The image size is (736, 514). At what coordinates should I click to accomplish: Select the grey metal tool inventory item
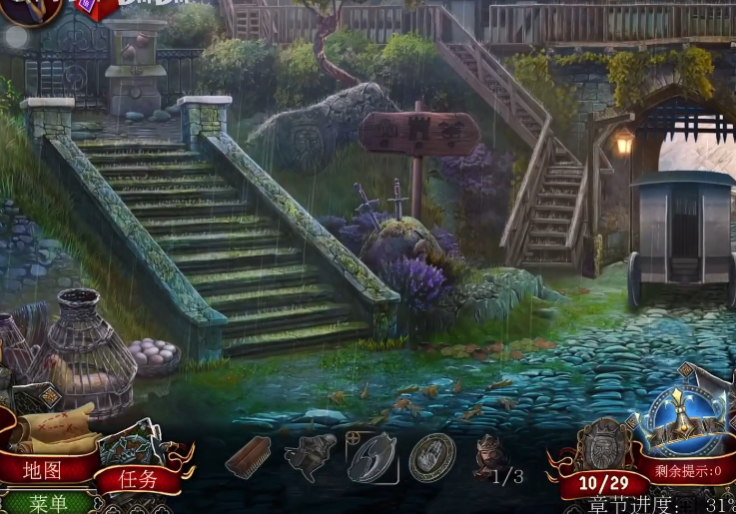[310, 456]
